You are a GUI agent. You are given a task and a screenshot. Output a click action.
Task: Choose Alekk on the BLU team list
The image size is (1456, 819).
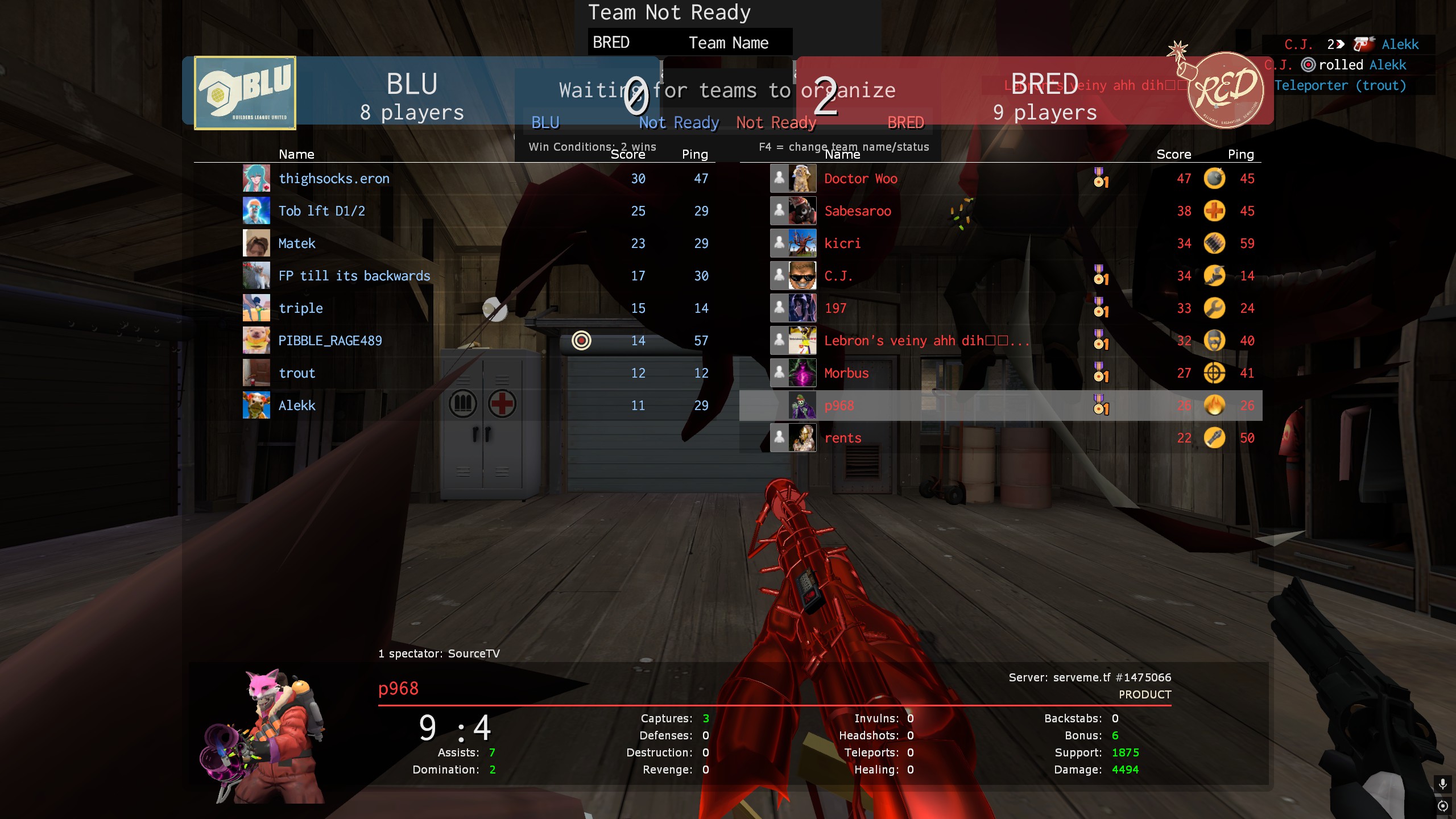296,406
